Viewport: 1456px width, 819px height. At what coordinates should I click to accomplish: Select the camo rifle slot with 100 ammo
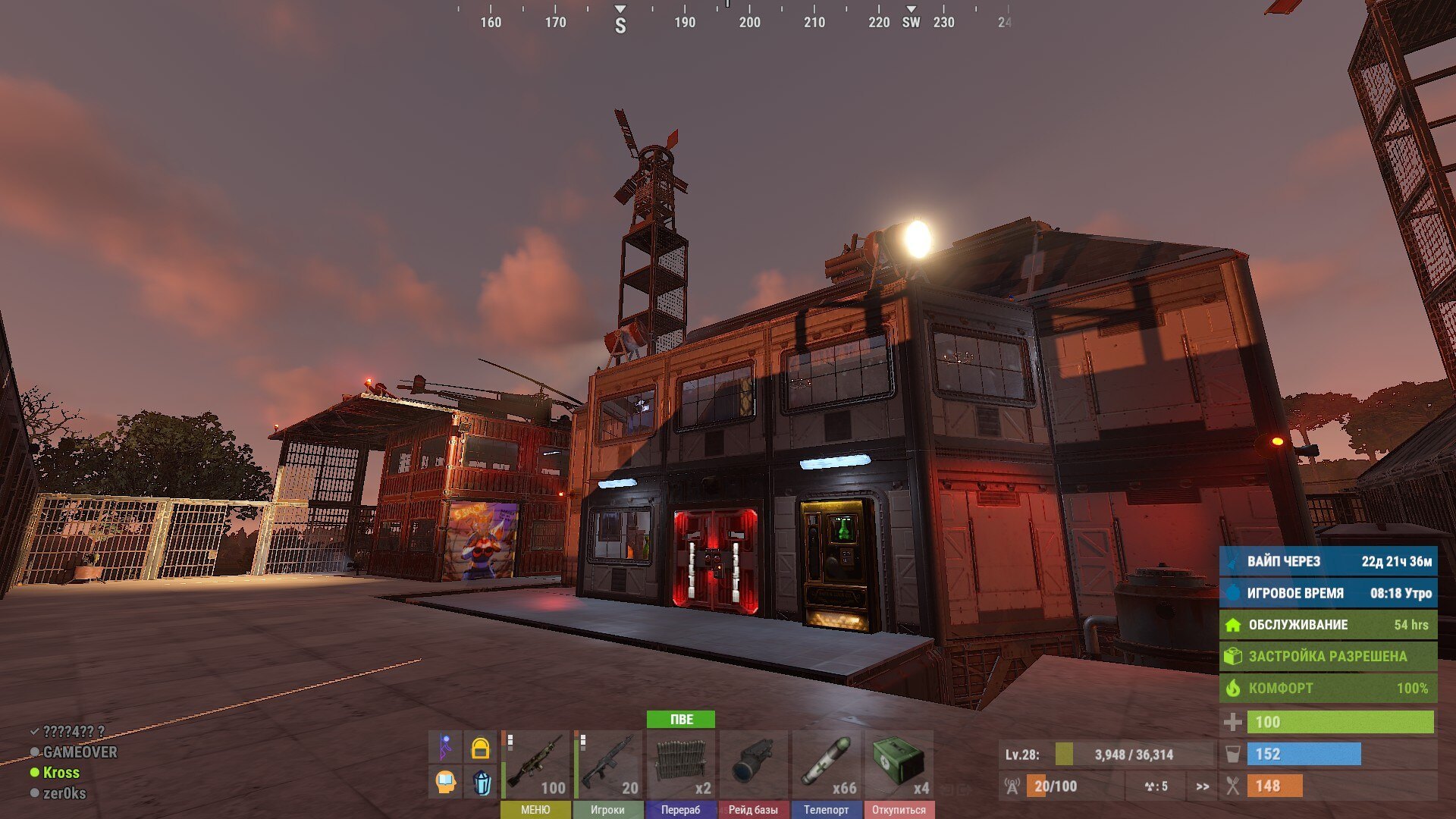(x=535, y=764)
